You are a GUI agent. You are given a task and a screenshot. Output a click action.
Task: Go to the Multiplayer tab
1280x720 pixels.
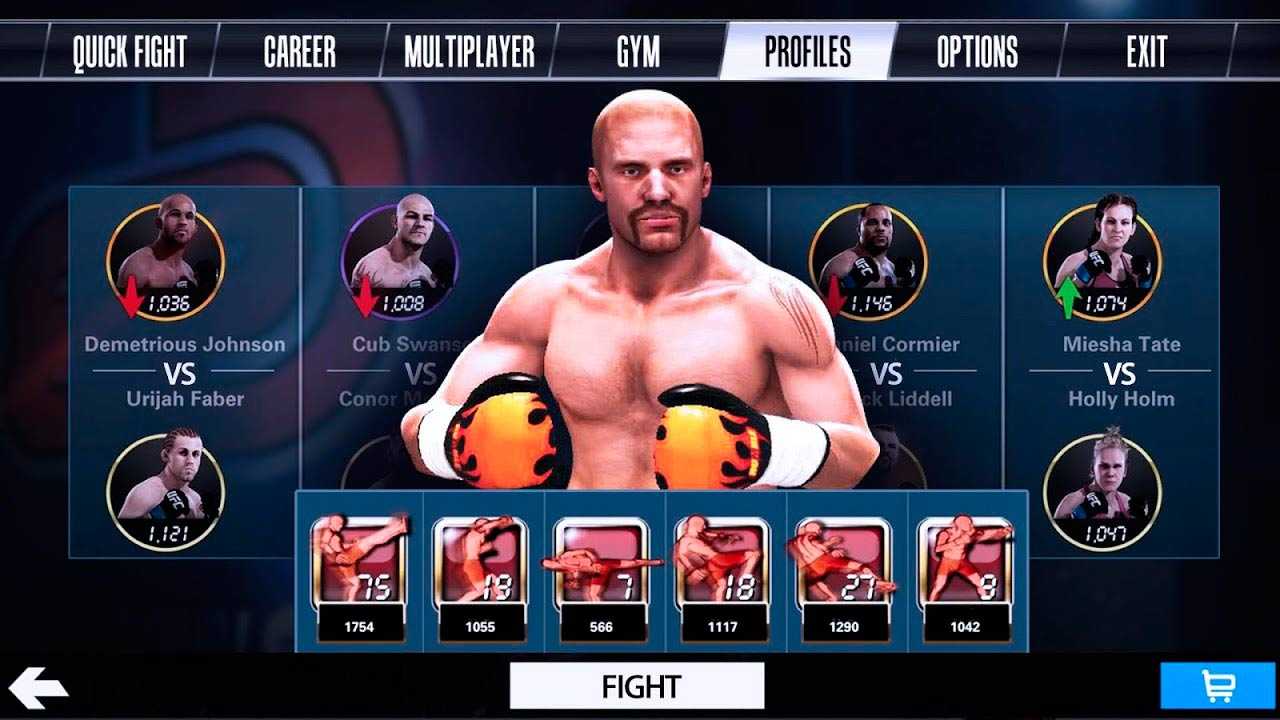pyautogui.click(x=469, y=52)
